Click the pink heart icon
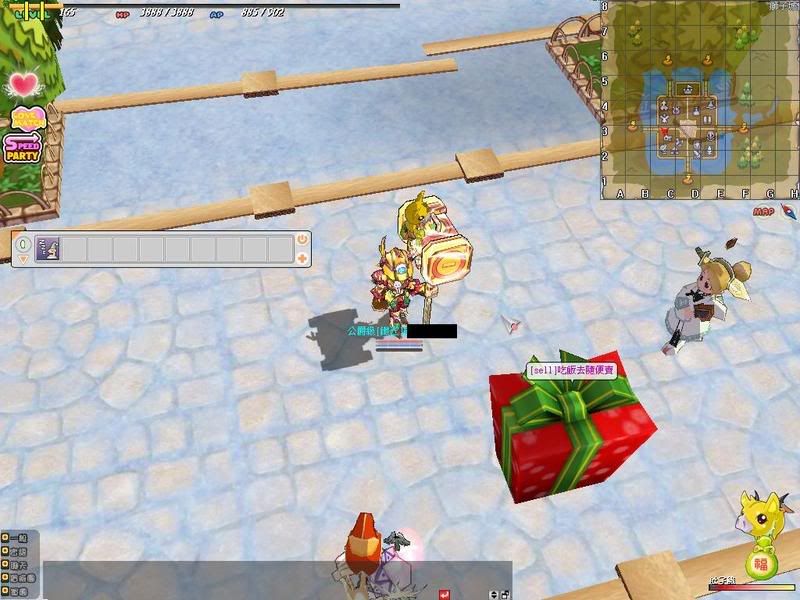Screen dimensions: 800x600 point(25,83)
